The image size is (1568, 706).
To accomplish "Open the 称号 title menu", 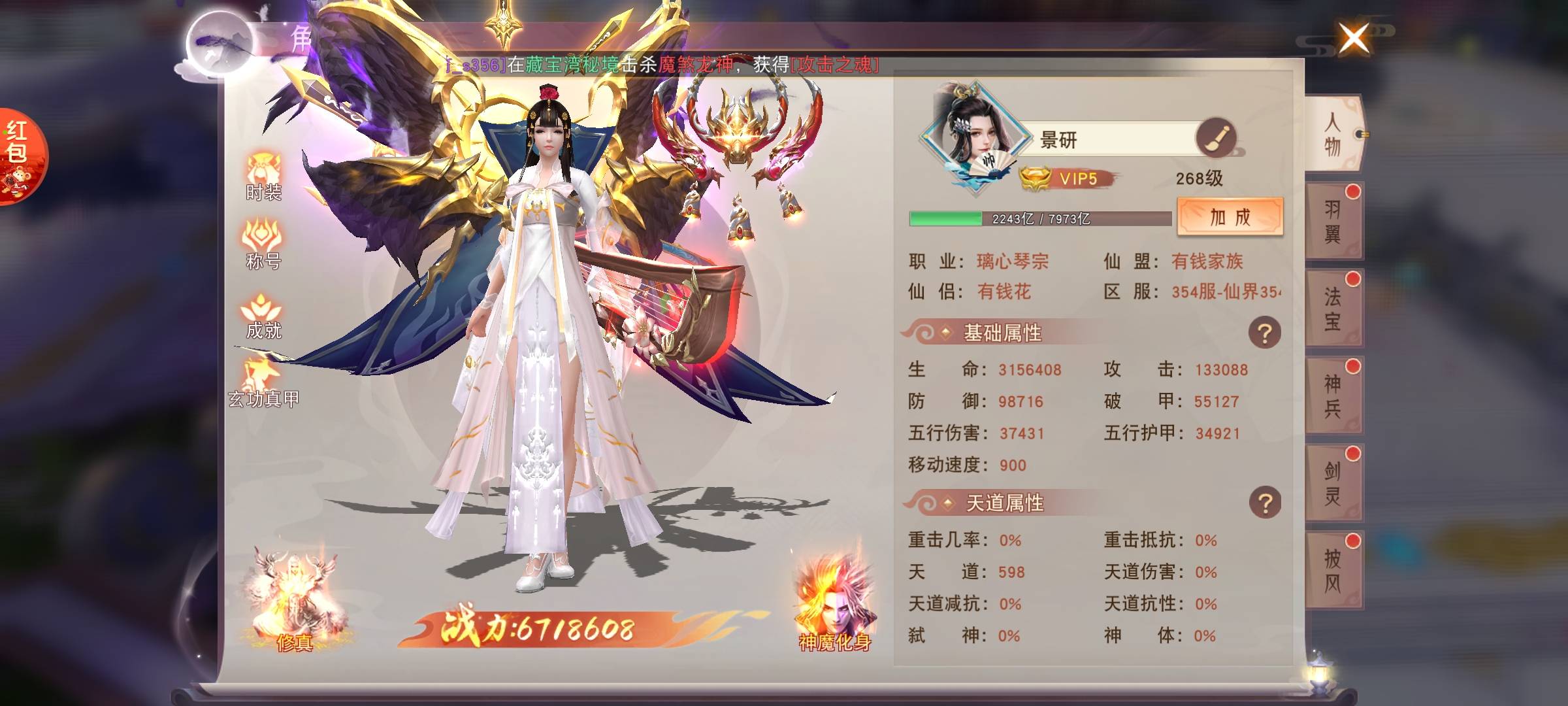I will click(263, 244).
